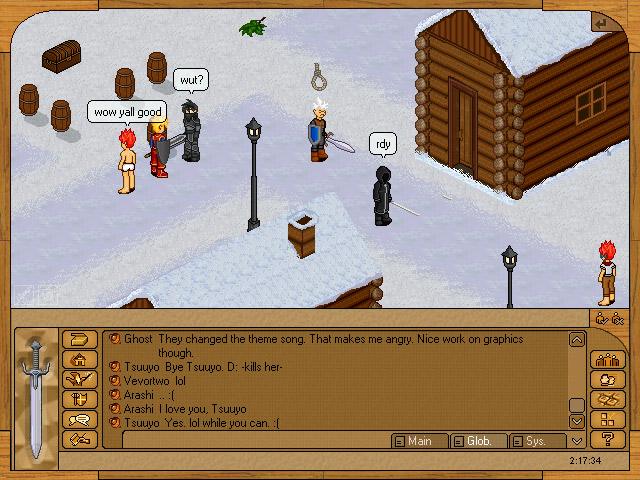Switch to the Main chat tab
Screen dimensions: 640x480
coord(418,441)
